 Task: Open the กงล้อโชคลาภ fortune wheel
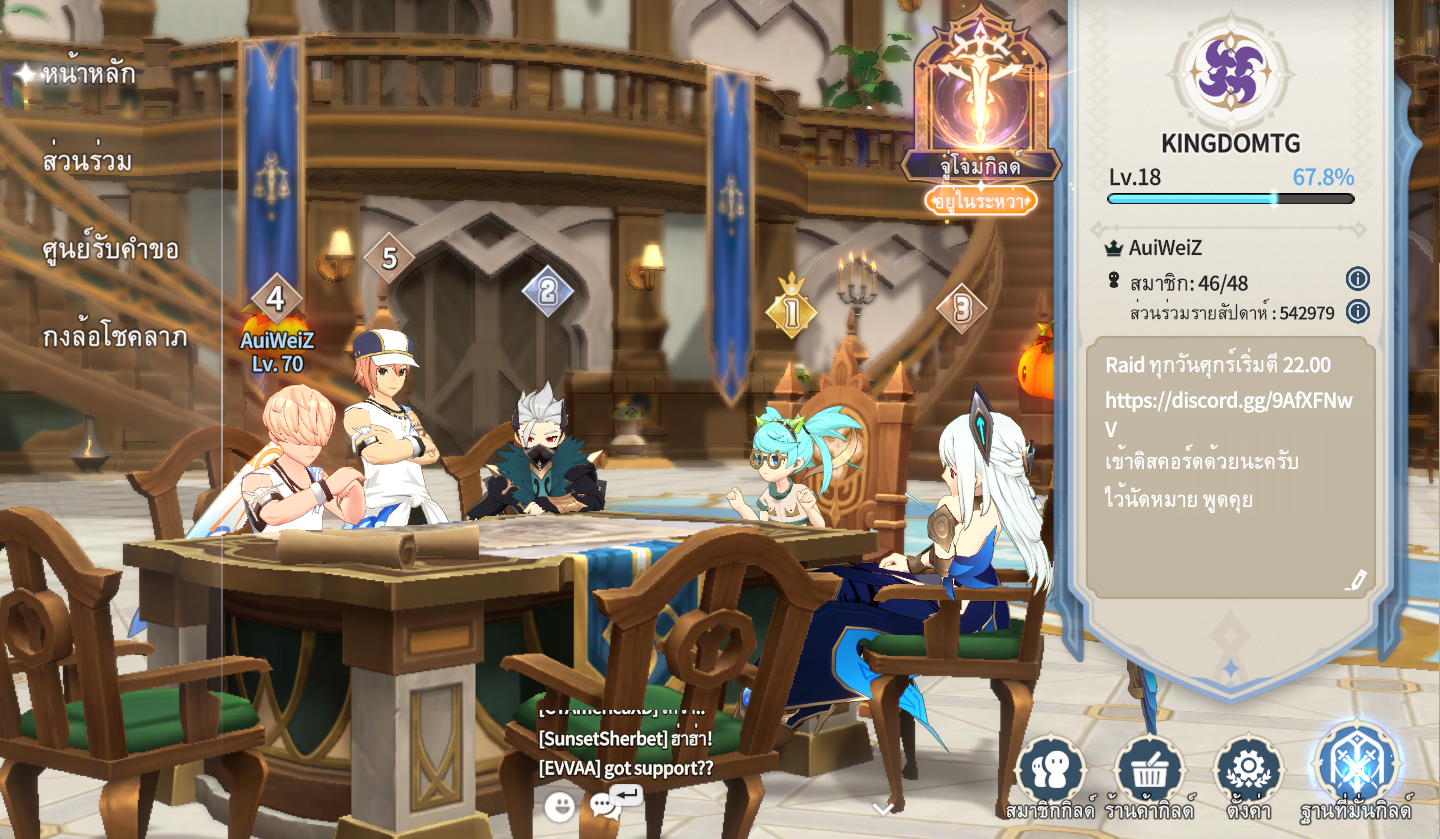115,337
